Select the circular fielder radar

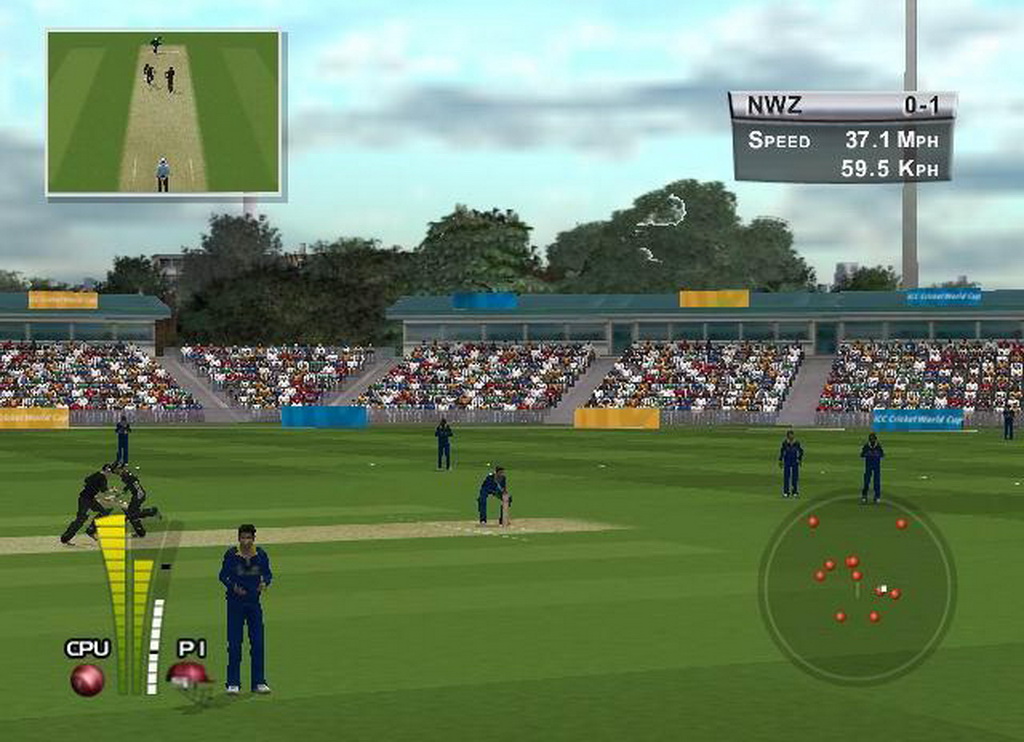857,586
